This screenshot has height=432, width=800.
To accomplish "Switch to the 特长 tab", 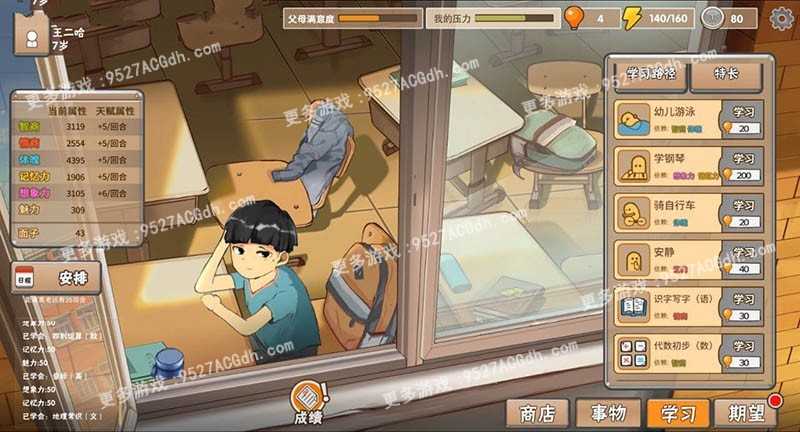I will [x=728, y=74].
